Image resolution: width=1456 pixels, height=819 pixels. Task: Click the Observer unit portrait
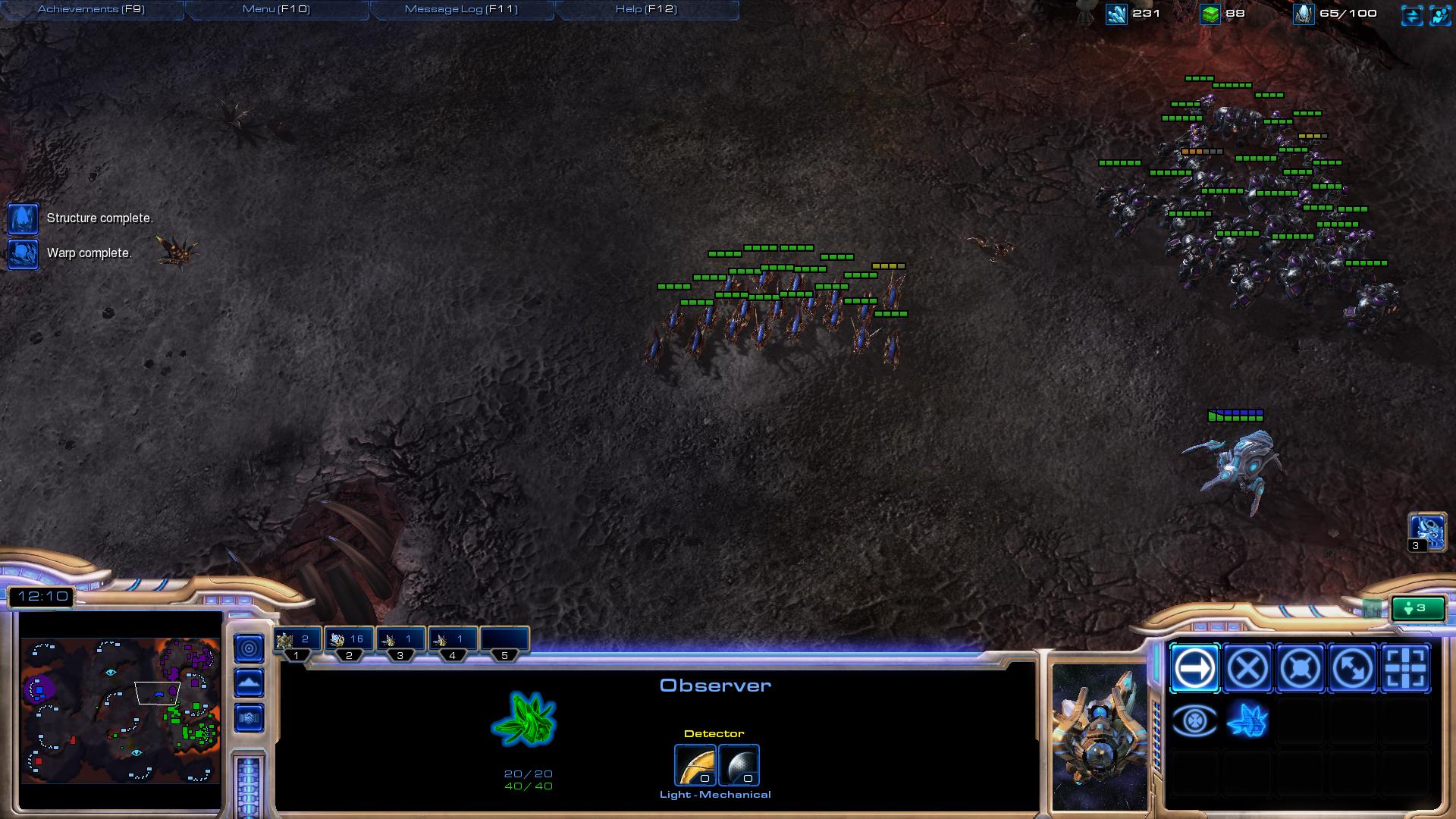pos(1100,736)
